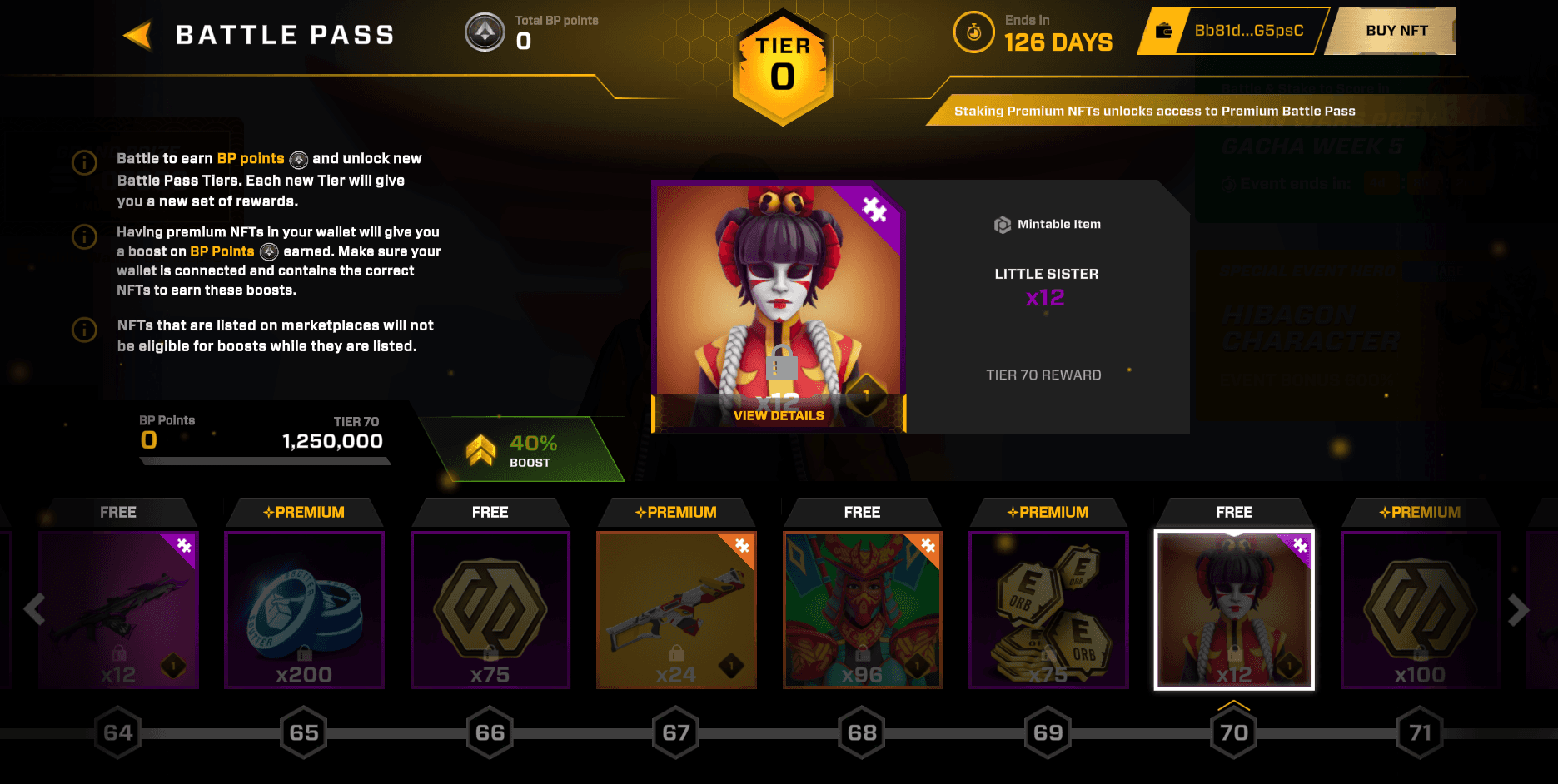Select the tier 65 x200 coins reward

click(x=304, y=610)
